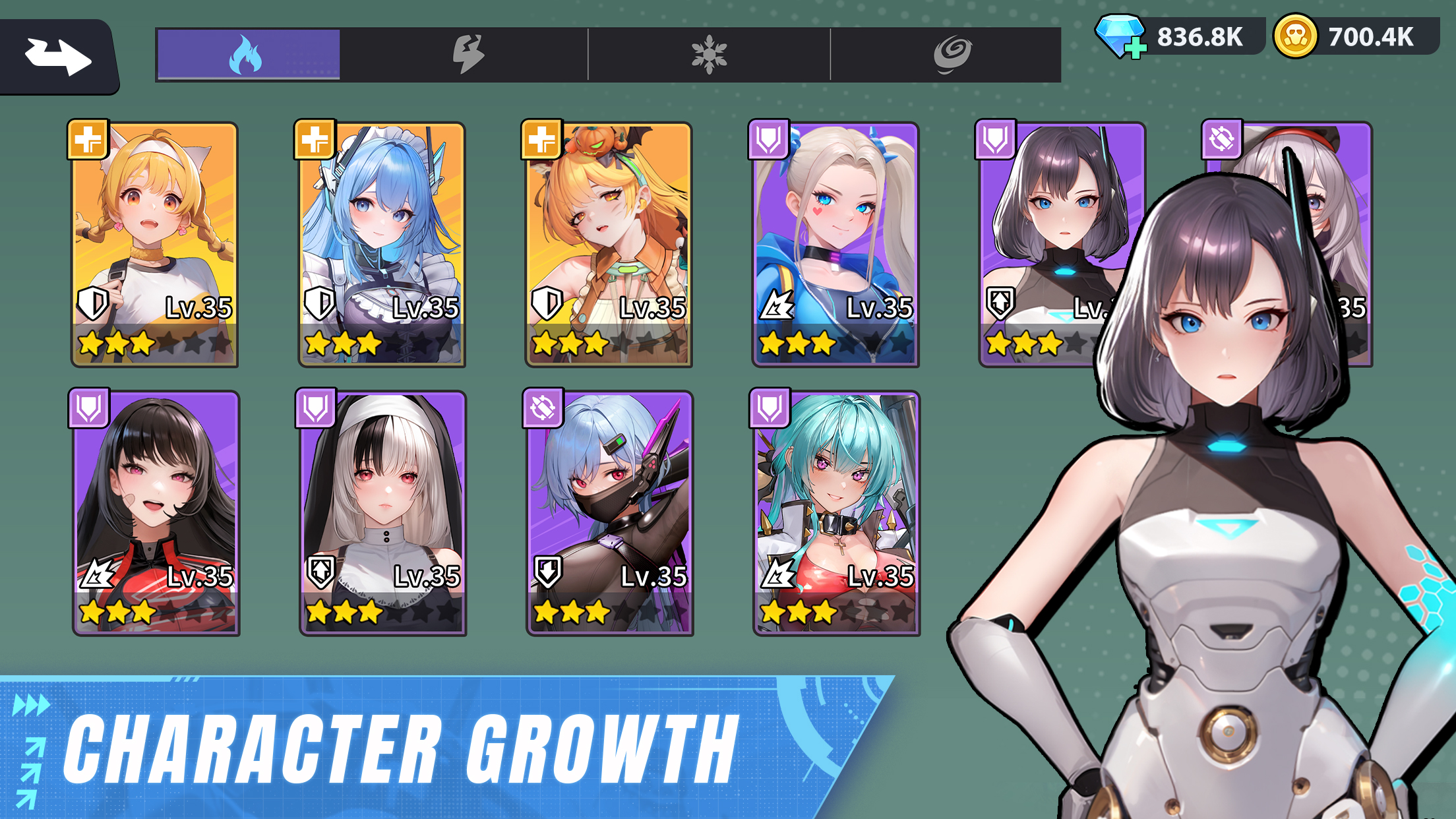Show the wind swirl element tab
1456x819 pixels.
coord(952,55)
